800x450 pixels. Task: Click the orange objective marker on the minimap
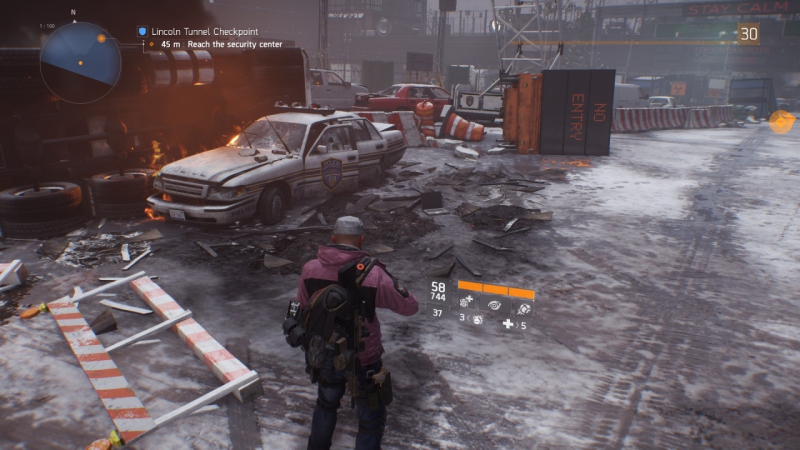pyautogui.click(x=101, y=37)
